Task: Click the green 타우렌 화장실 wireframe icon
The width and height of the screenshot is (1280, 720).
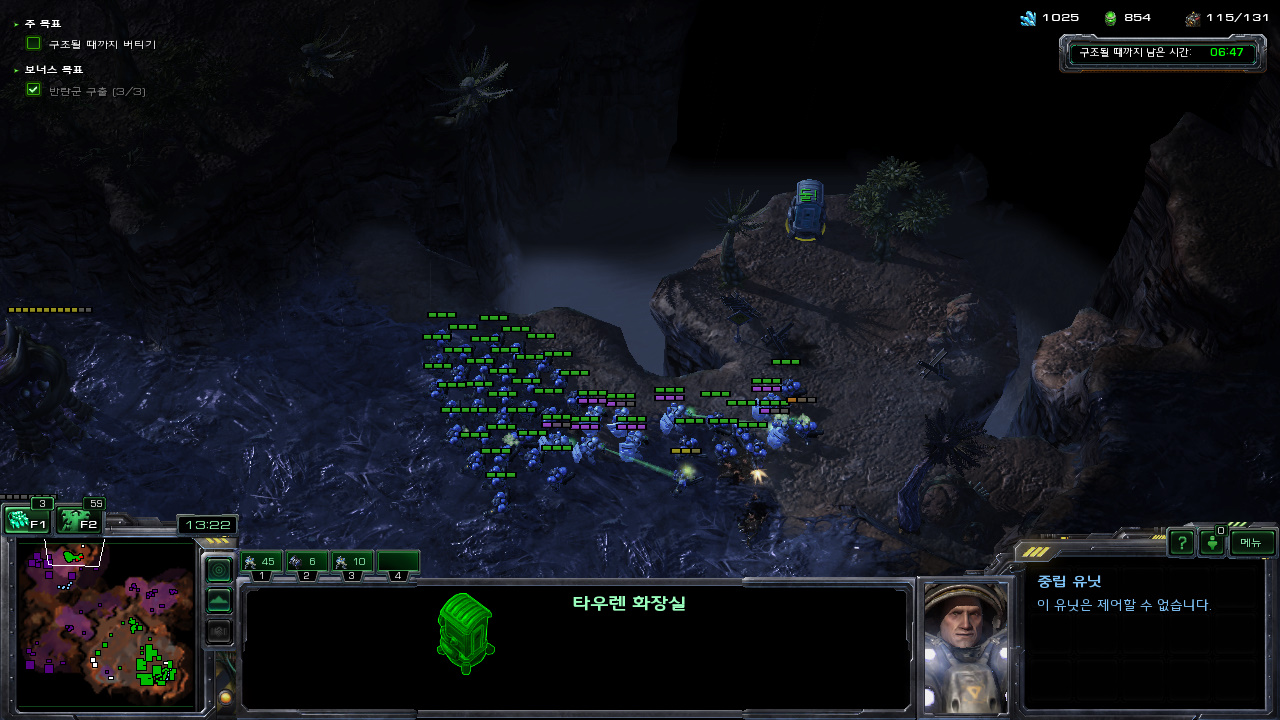Action: tap(465, 633)
